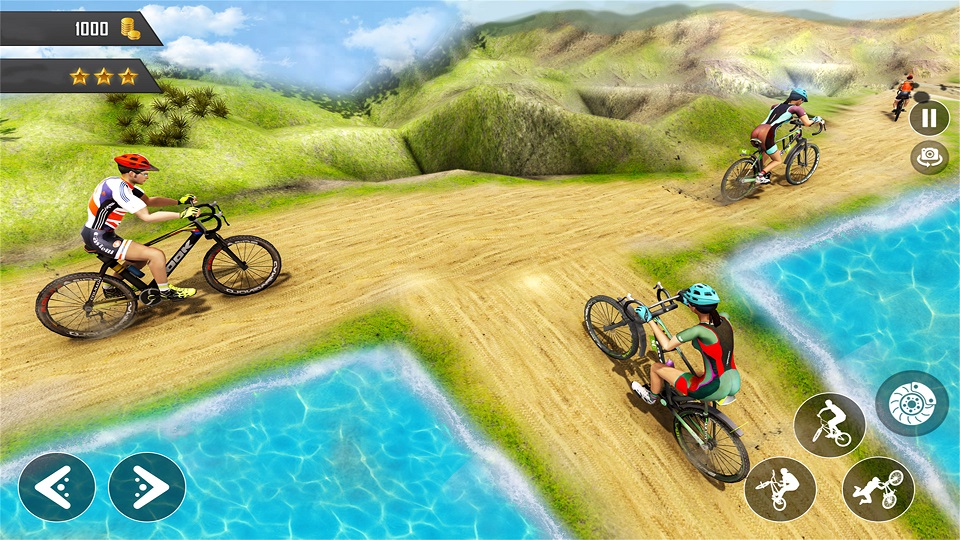Steer left with the left arrow button
The image size is (960, 540).
56,487
